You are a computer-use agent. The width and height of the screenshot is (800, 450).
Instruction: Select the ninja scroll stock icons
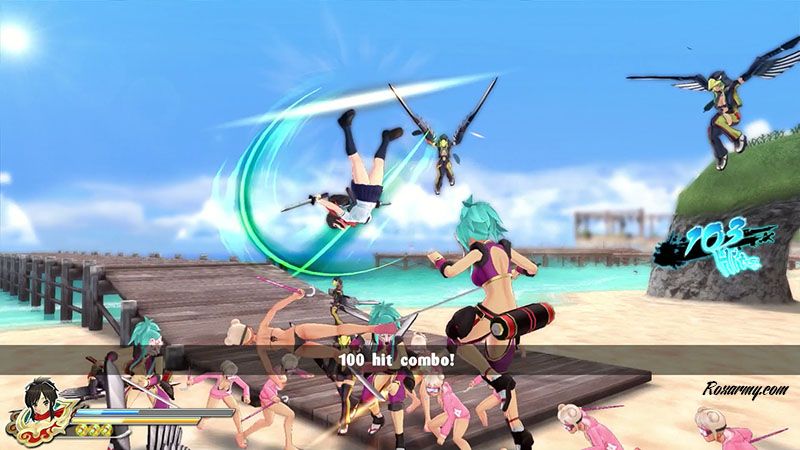96,428
